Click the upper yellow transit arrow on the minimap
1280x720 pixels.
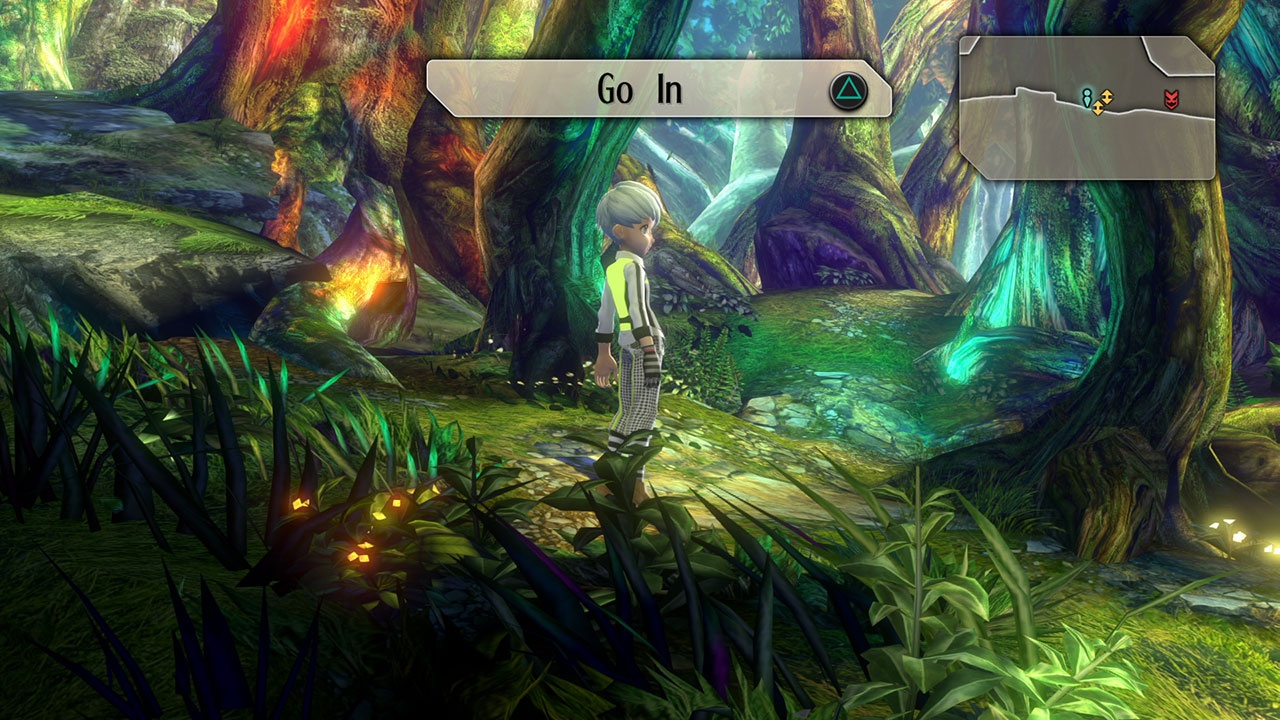[1107, 97]
